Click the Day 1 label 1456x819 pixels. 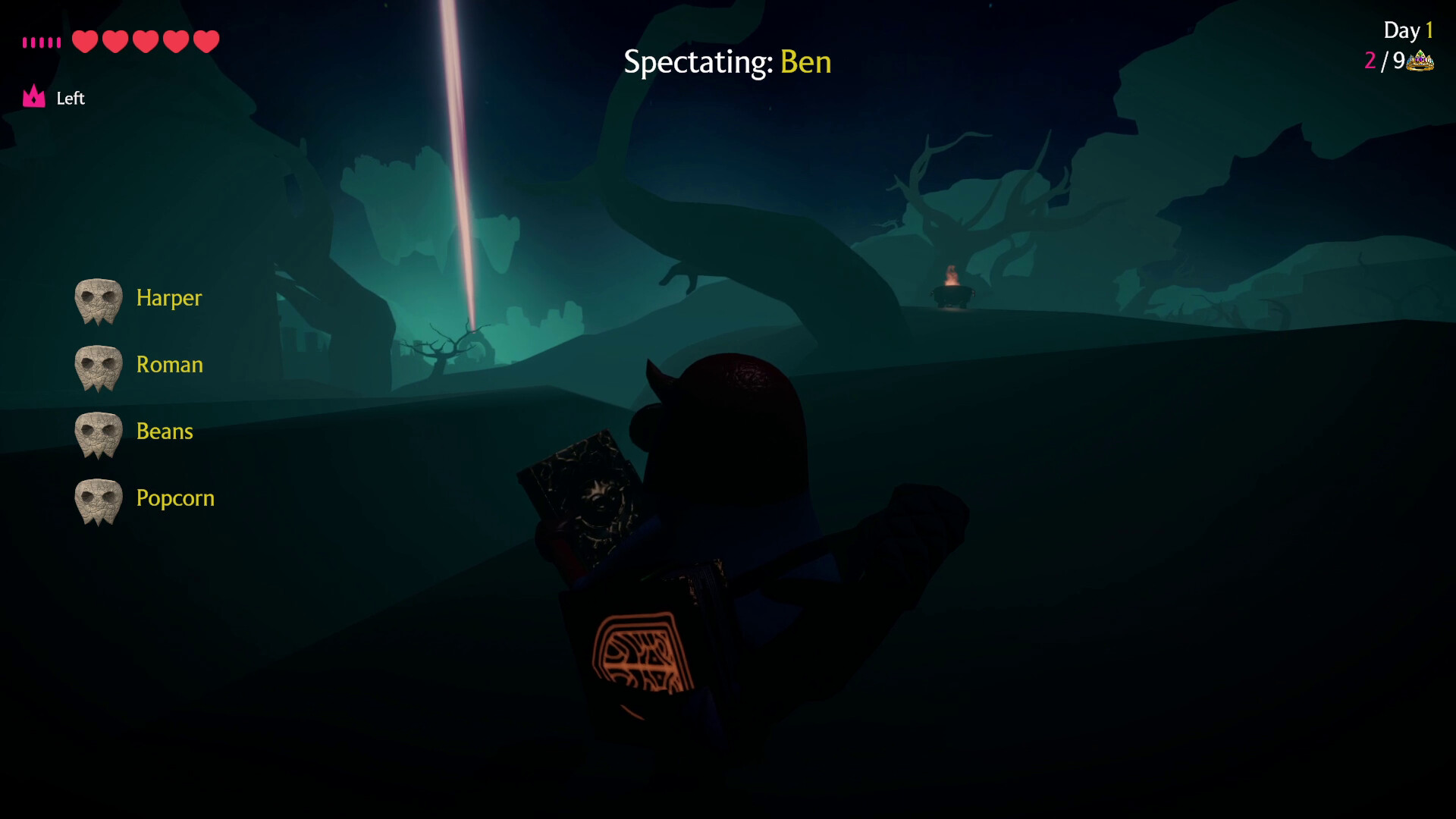click(1407, 30)
